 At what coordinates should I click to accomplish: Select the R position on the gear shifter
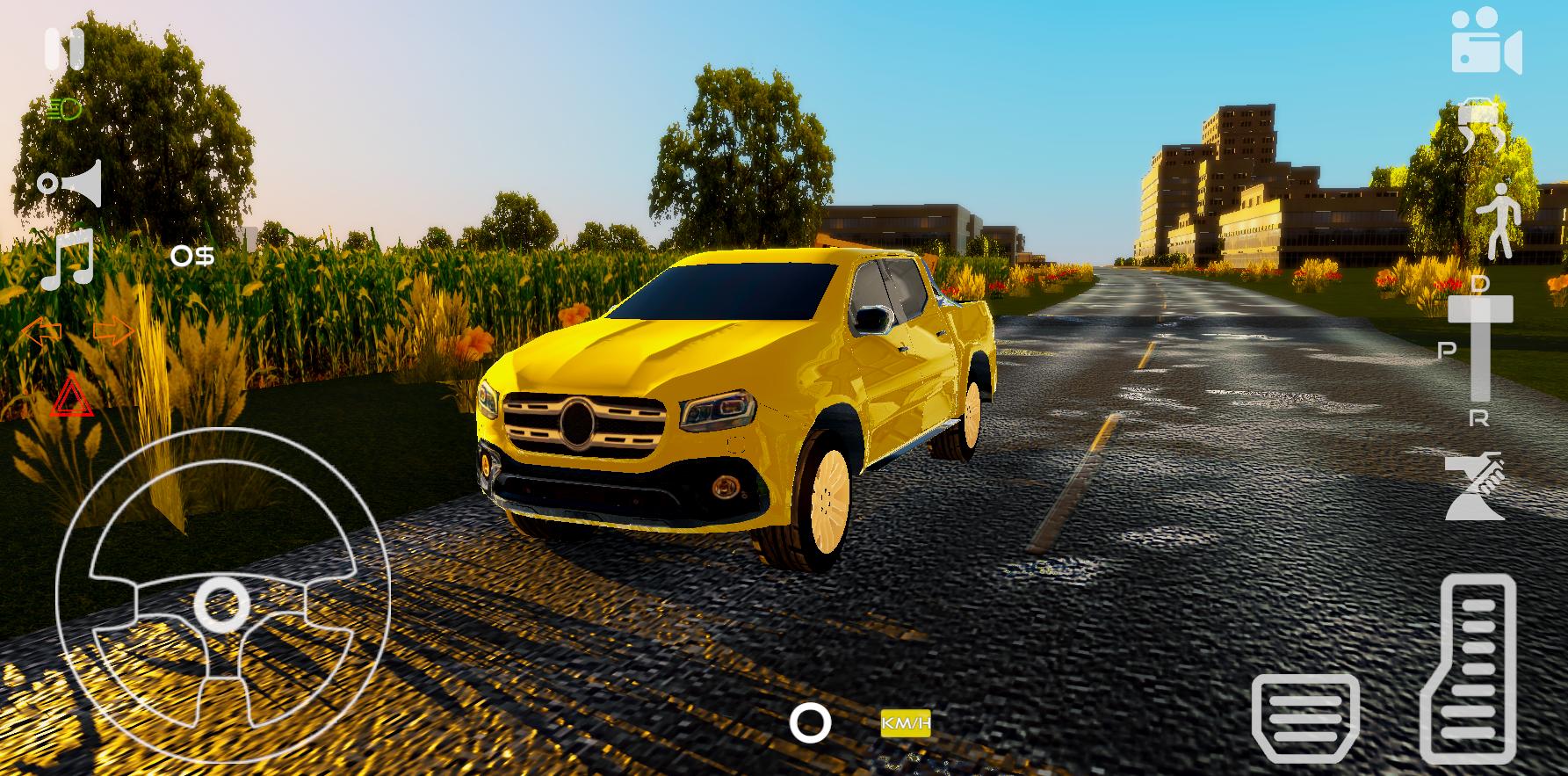1479,419
